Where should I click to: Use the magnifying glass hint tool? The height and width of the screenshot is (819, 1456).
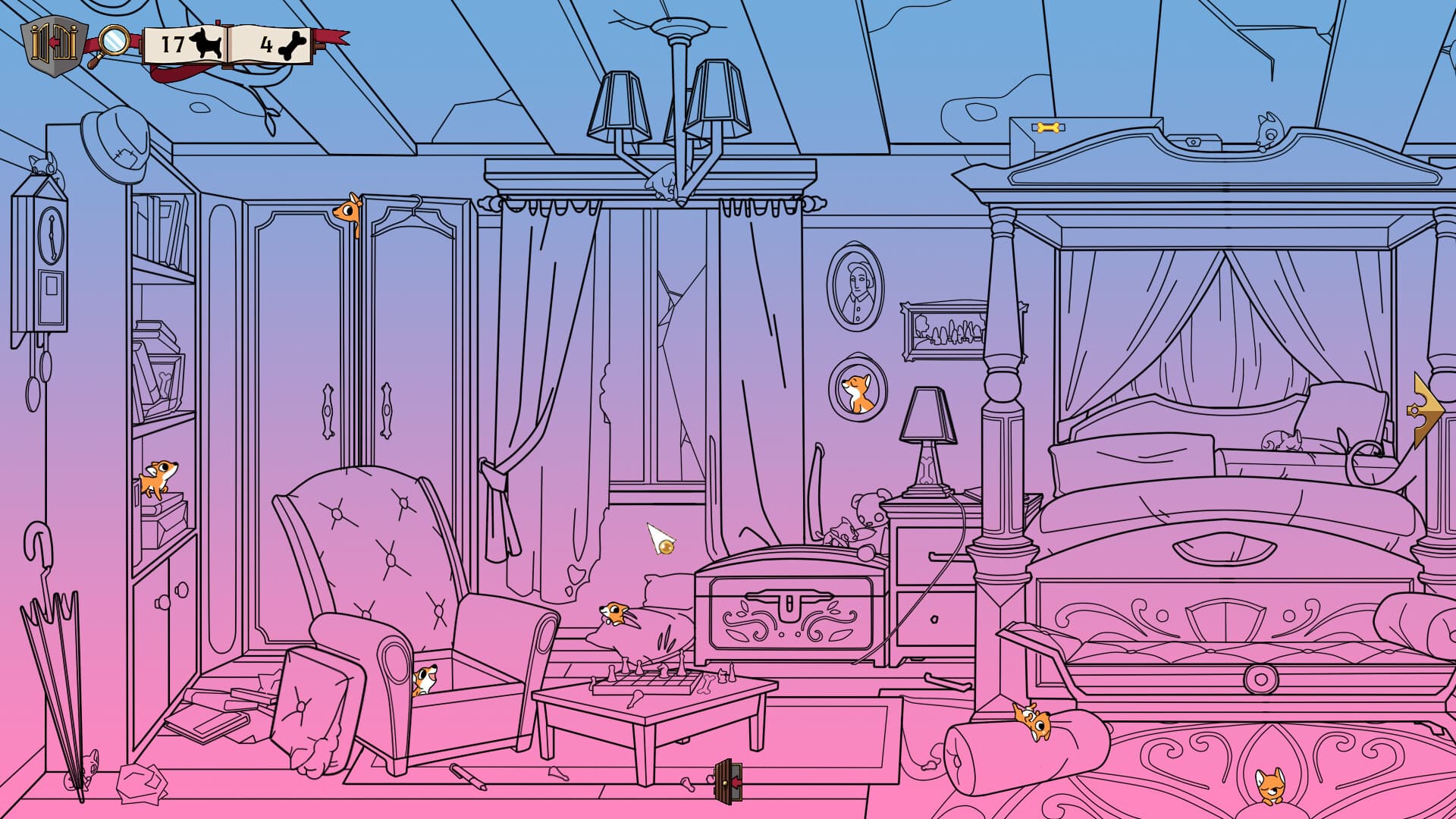click(x=114, y=42)
